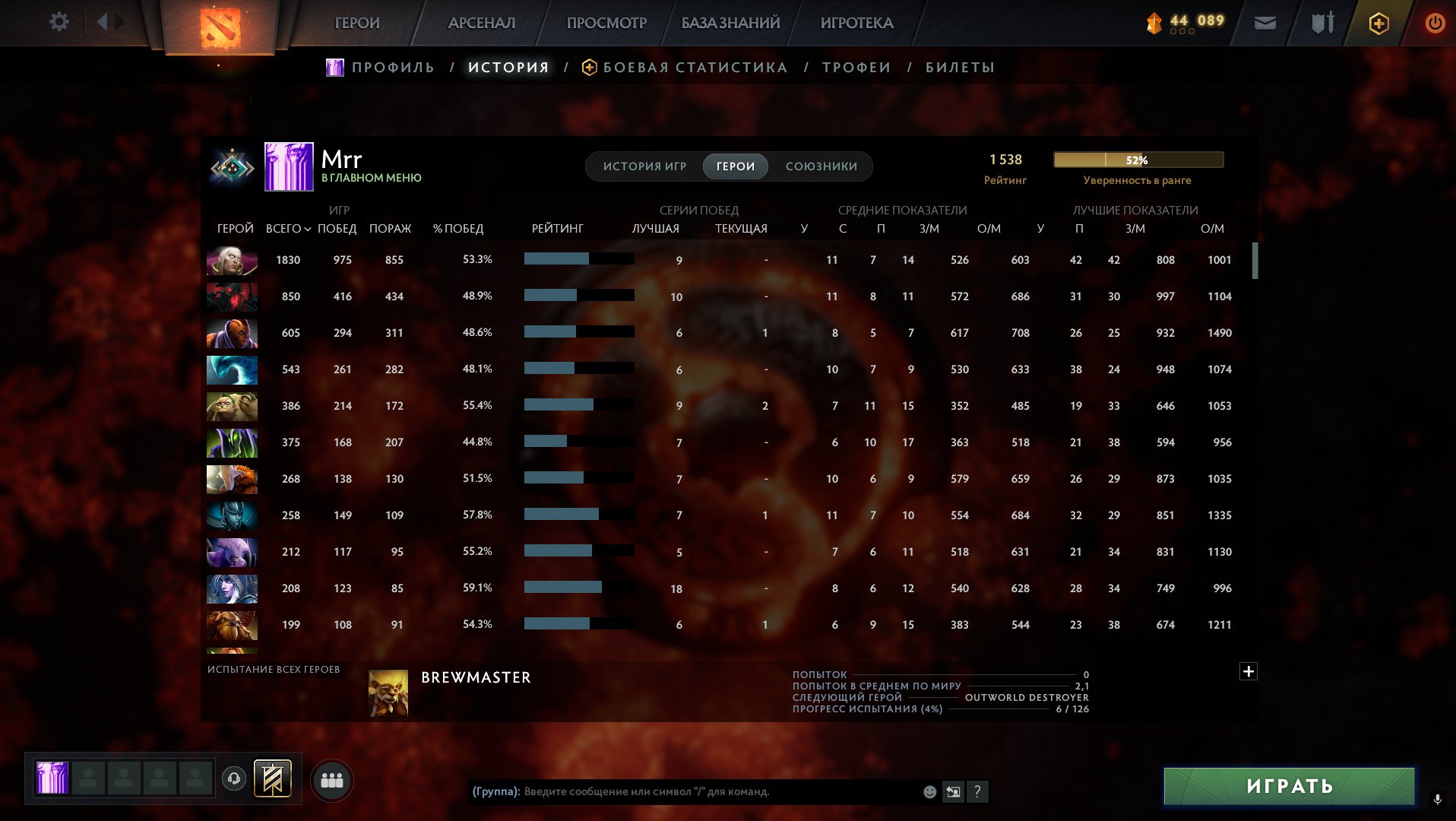
Task: Select the guild banner emblem
Action: tap(271, 779)
